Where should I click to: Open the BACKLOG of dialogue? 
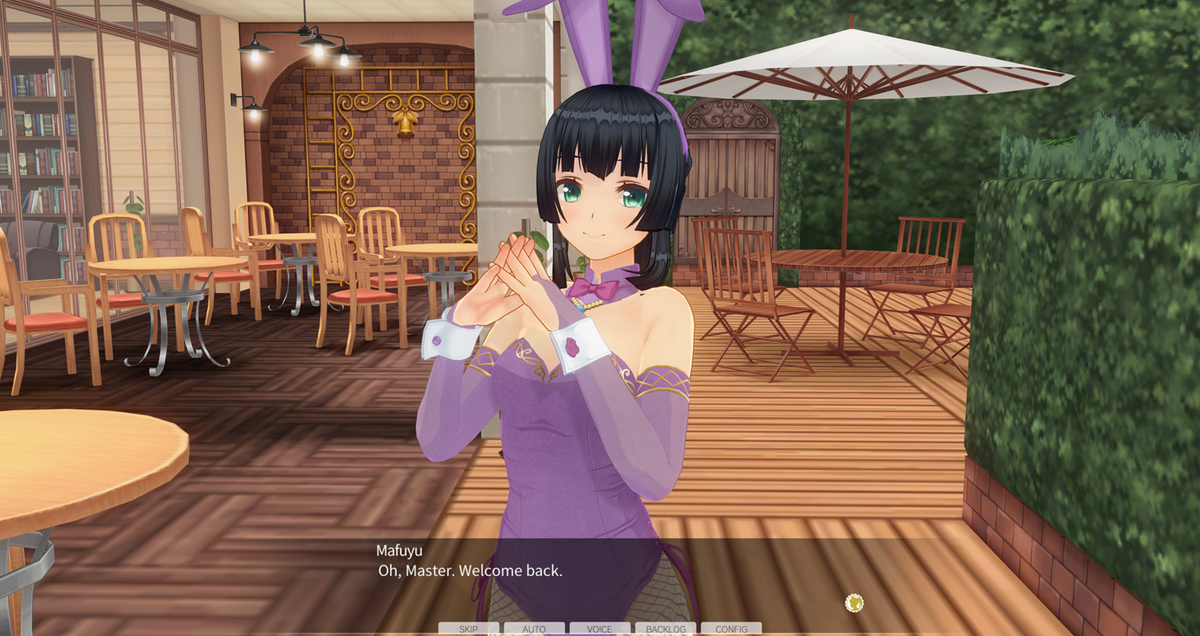(x=666, y=629)
